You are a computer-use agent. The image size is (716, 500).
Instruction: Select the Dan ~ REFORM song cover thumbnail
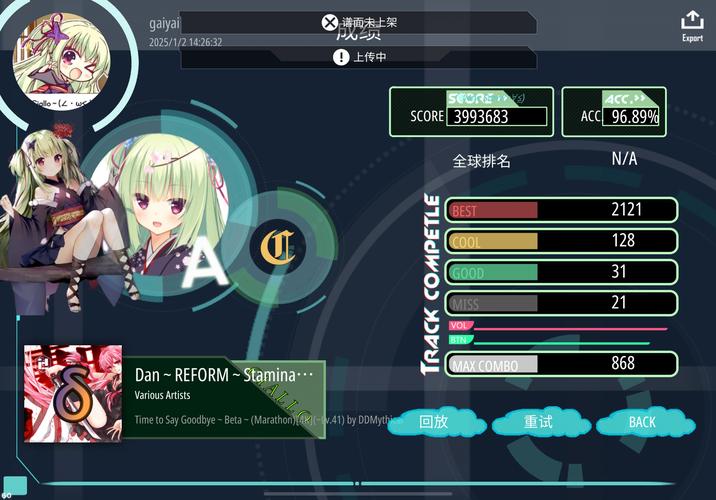pos(73,394)
